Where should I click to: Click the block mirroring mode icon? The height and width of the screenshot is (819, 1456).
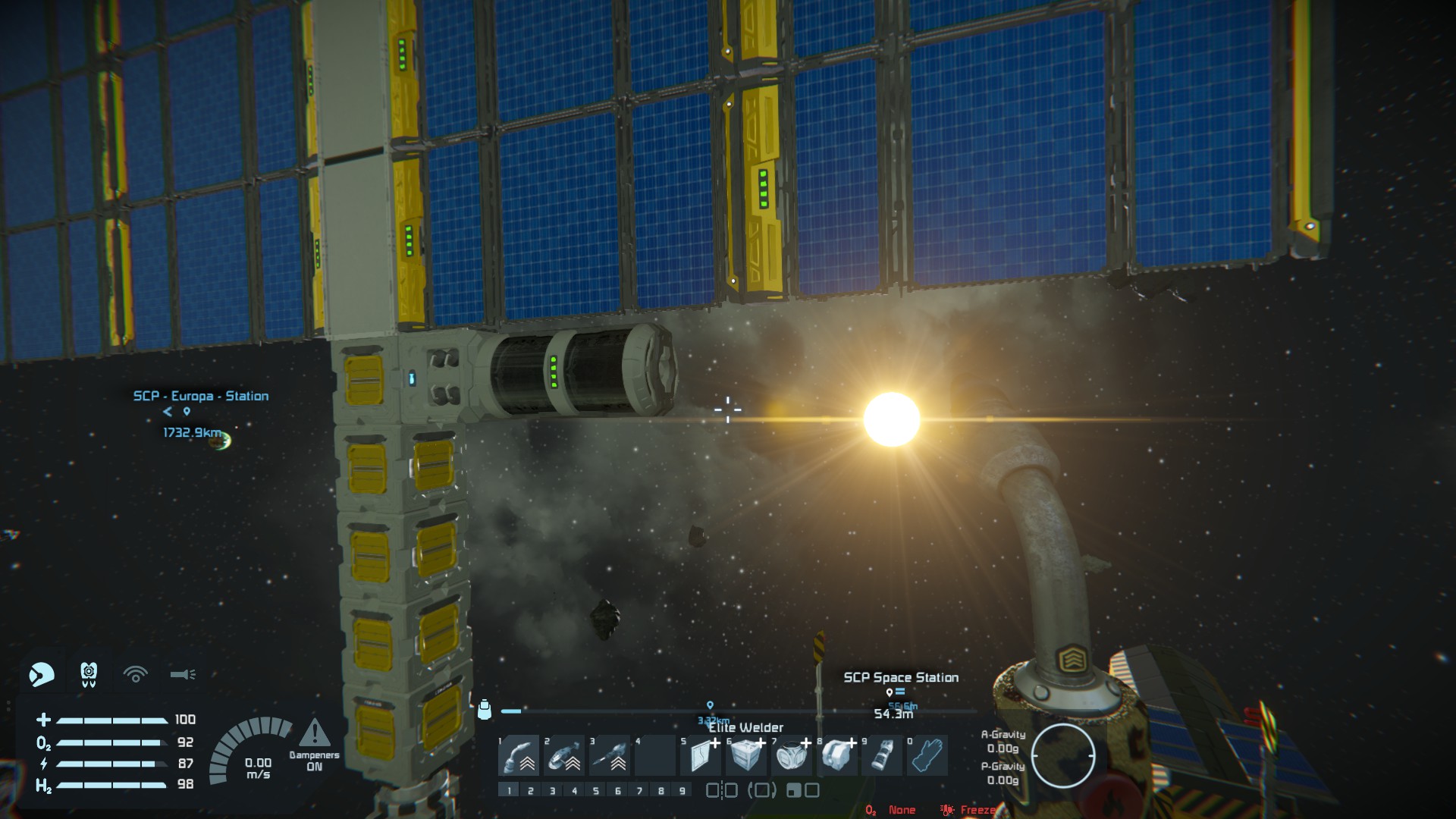[x=722, y=791]
